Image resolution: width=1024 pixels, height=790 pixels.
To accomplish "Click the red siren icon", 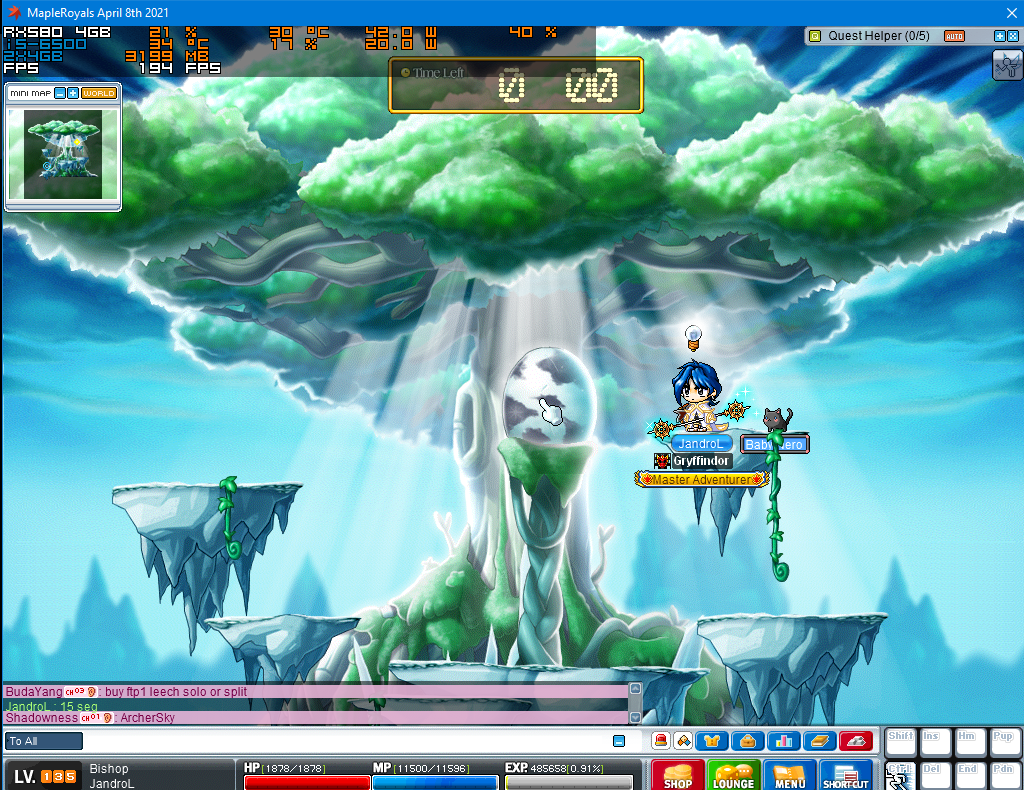I will [660, 741].
